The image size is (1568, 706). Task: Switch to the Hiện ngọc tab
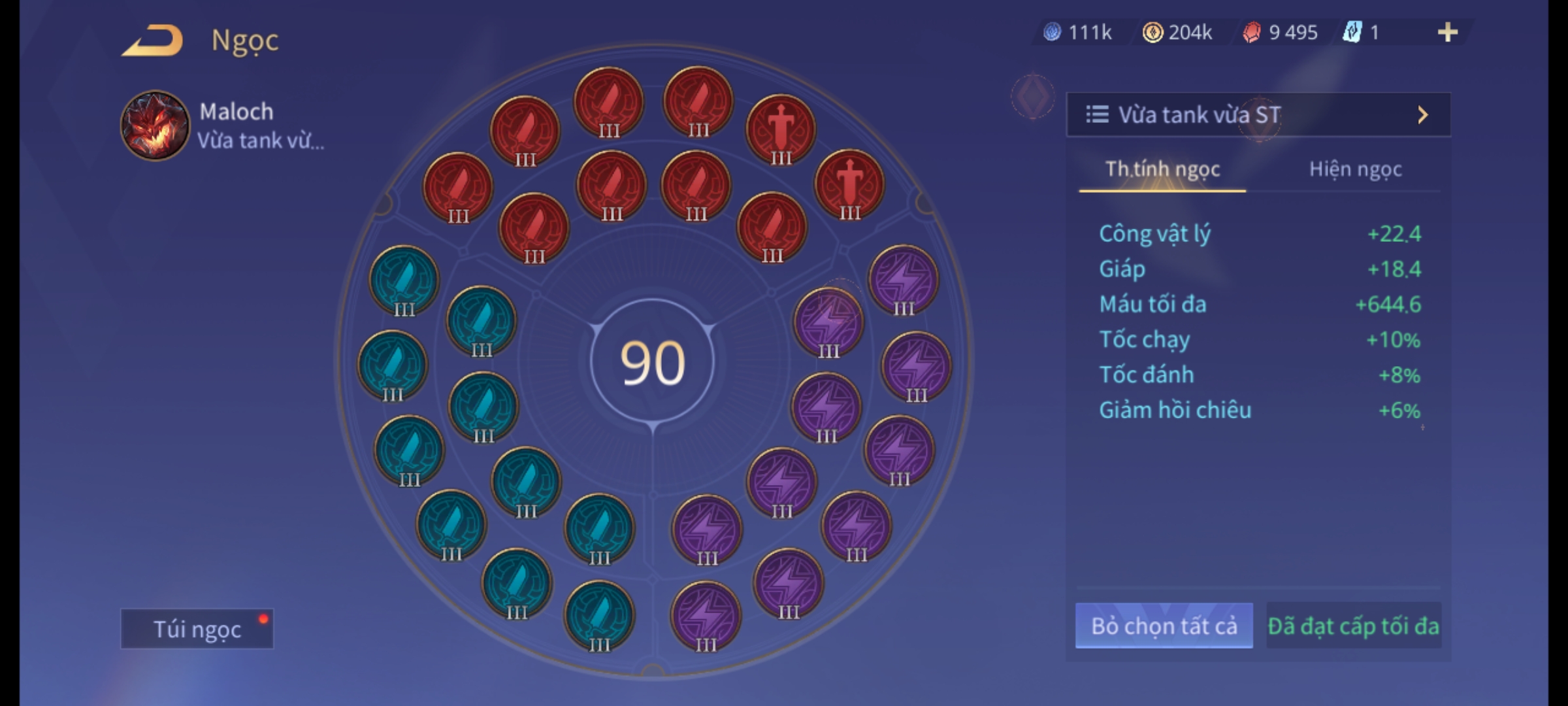pyautogui.click(x=1355, y=169)
